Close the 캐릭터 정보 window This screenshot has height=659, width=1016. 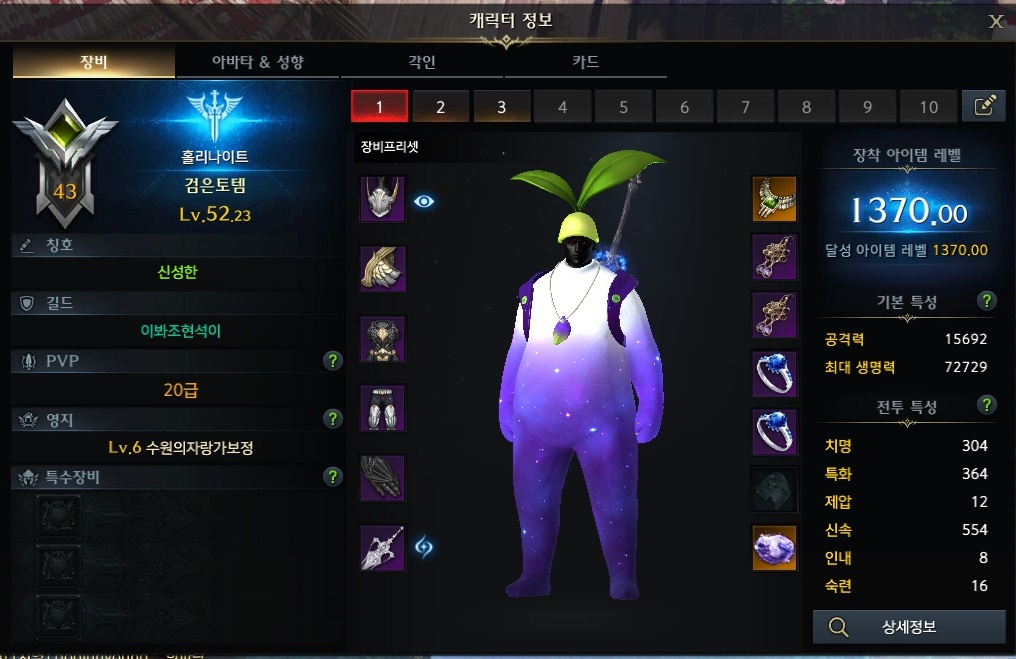point(996,21)
